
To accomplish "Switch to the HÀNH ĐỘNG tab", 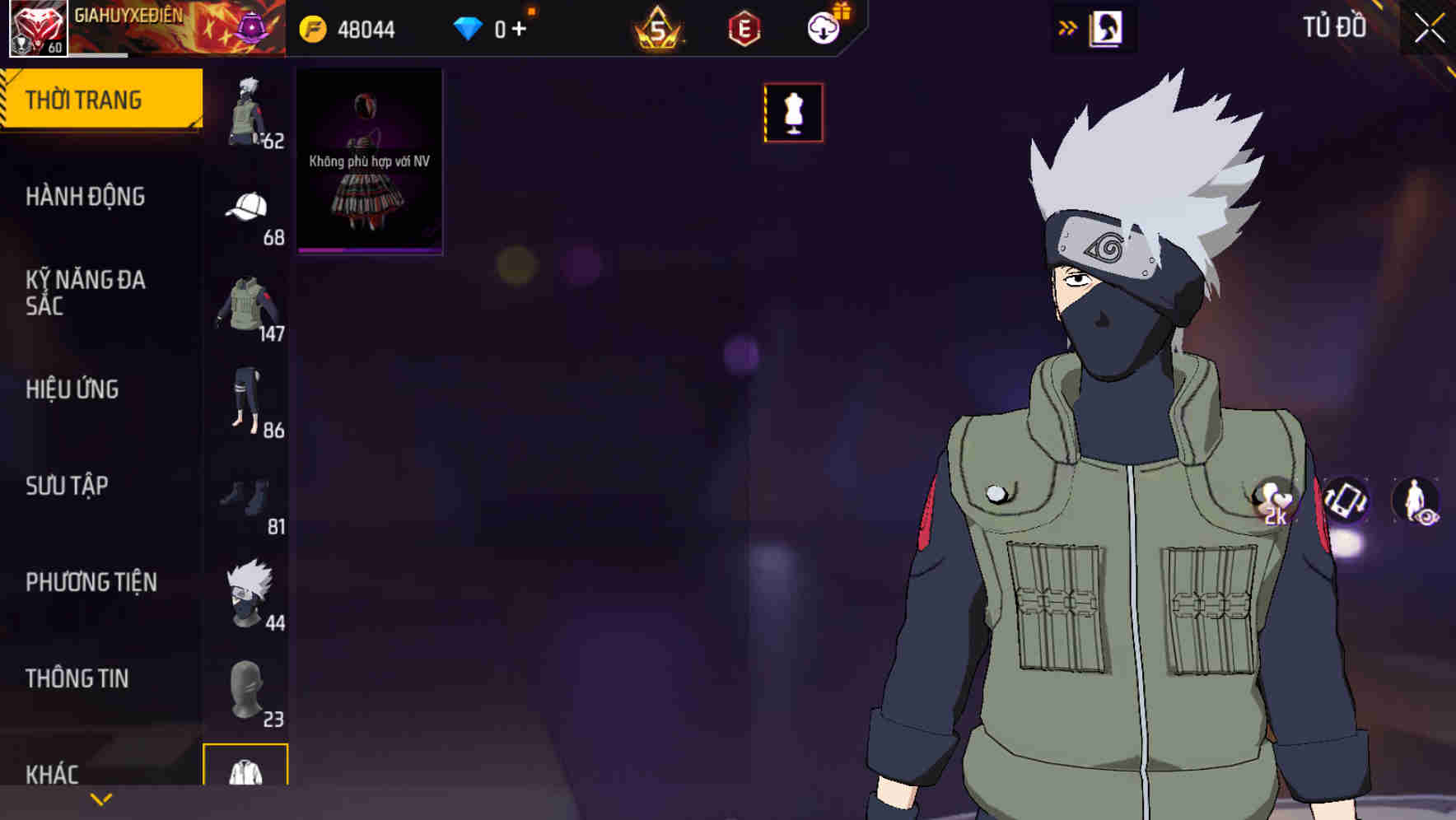I will [86, 198].
